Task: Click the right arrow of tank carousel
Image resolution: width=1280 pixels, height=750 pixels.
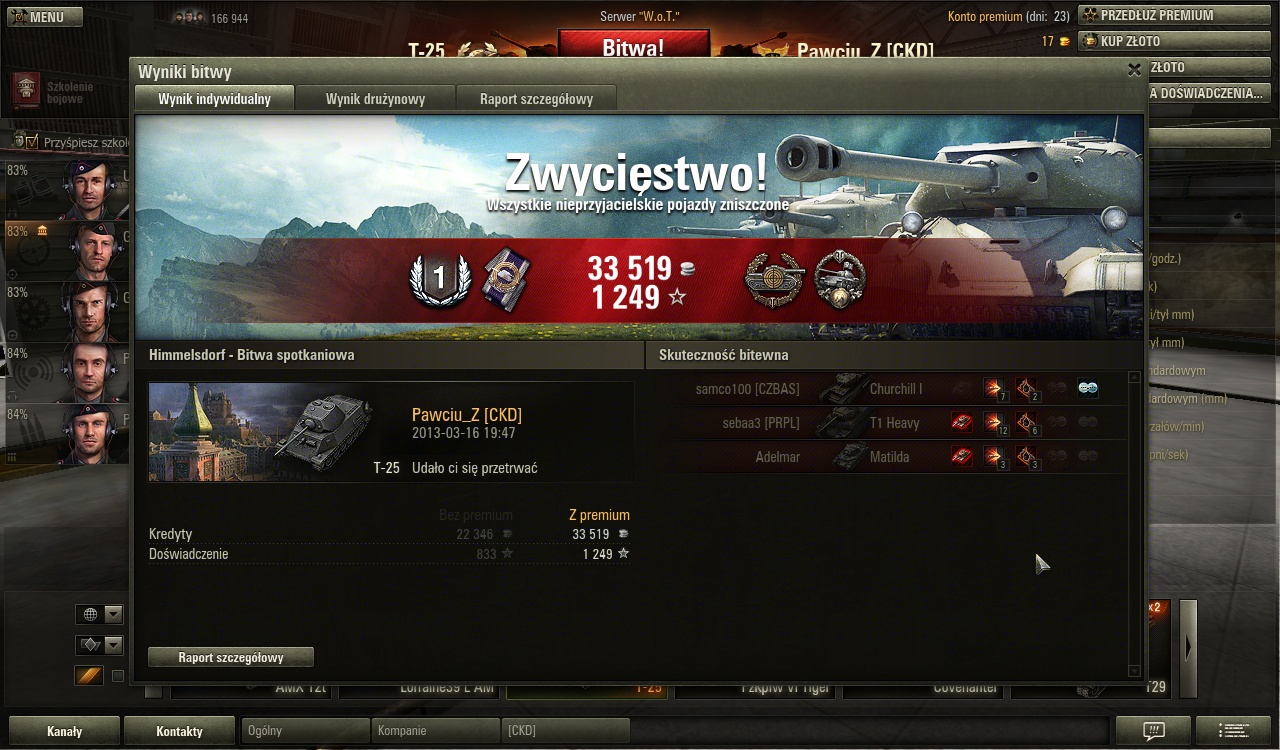Action: tap(1188, 648)
